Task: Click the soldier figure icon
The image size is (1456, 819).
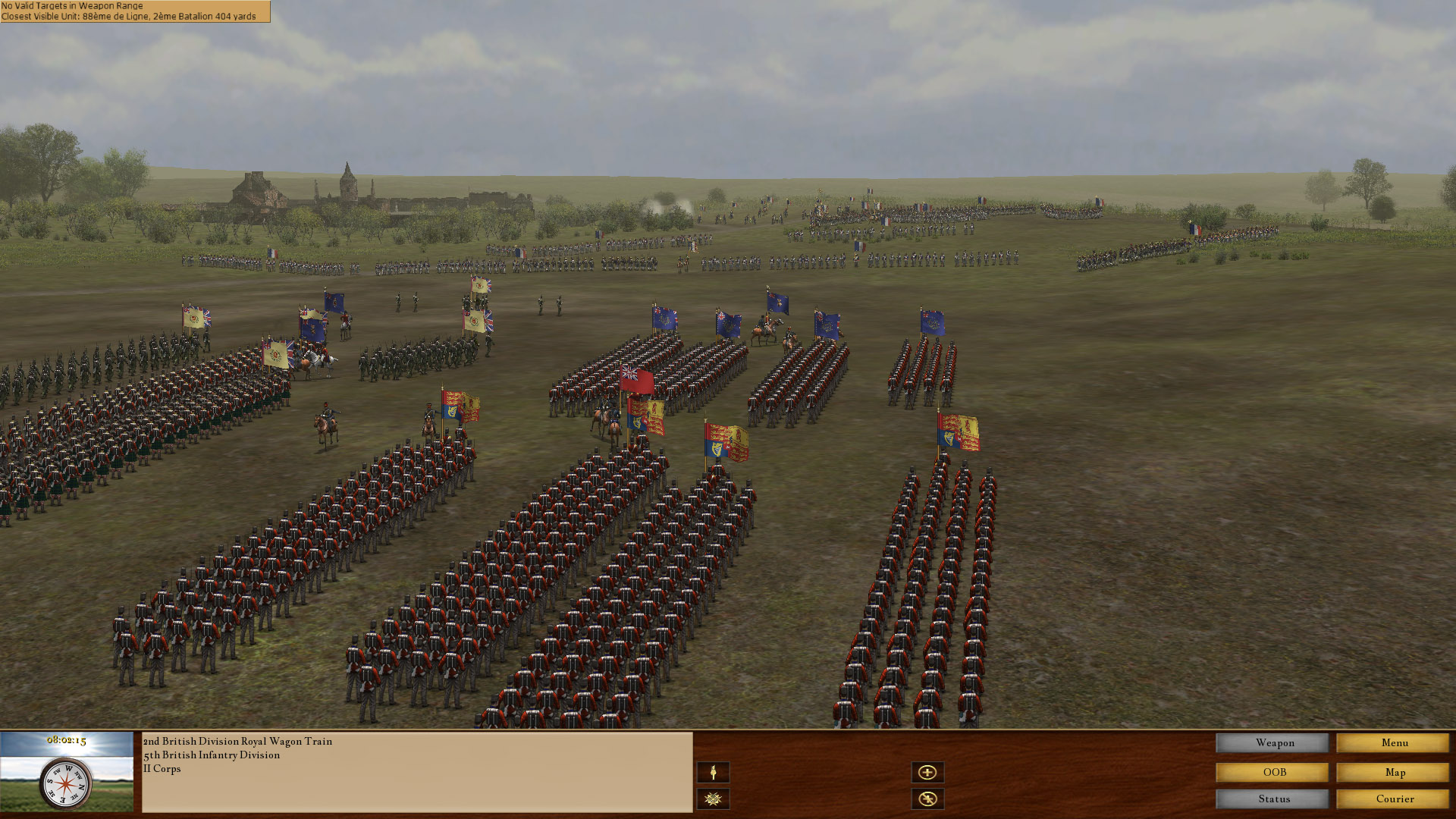Action: tap(713, 771)
